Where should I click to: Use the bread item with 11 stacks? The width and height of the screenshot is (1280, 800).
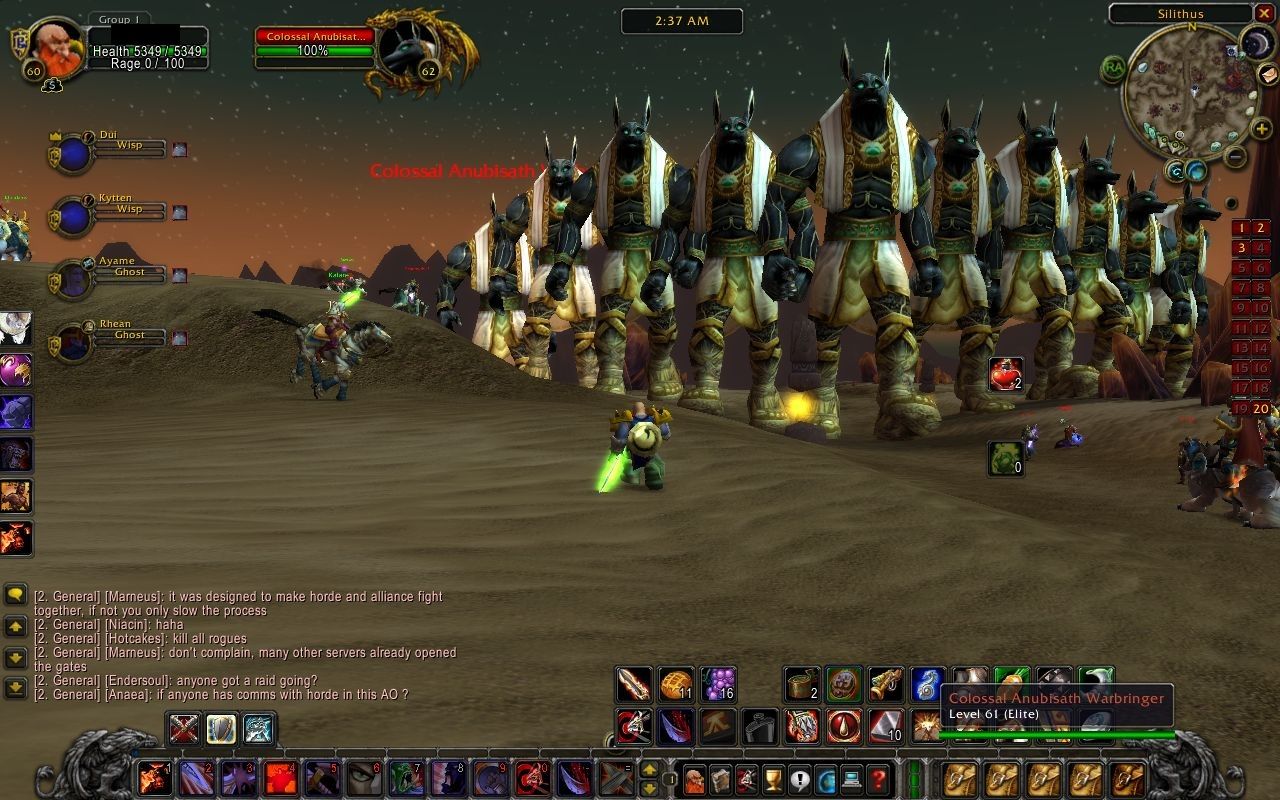pyautogui.click(x=676, y=685)
